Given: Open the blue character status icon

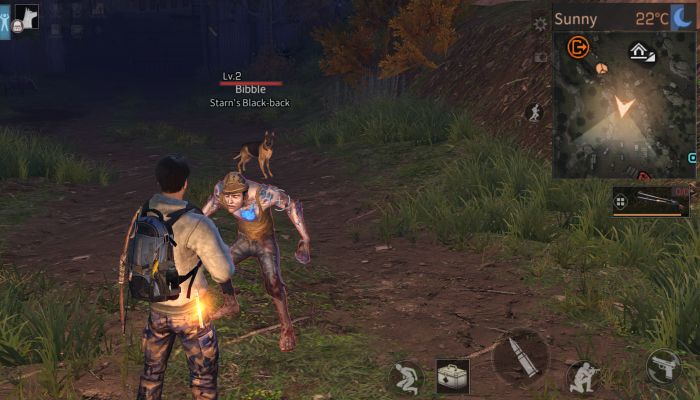Looking at the screenshot, I should [x=5, y=22].
